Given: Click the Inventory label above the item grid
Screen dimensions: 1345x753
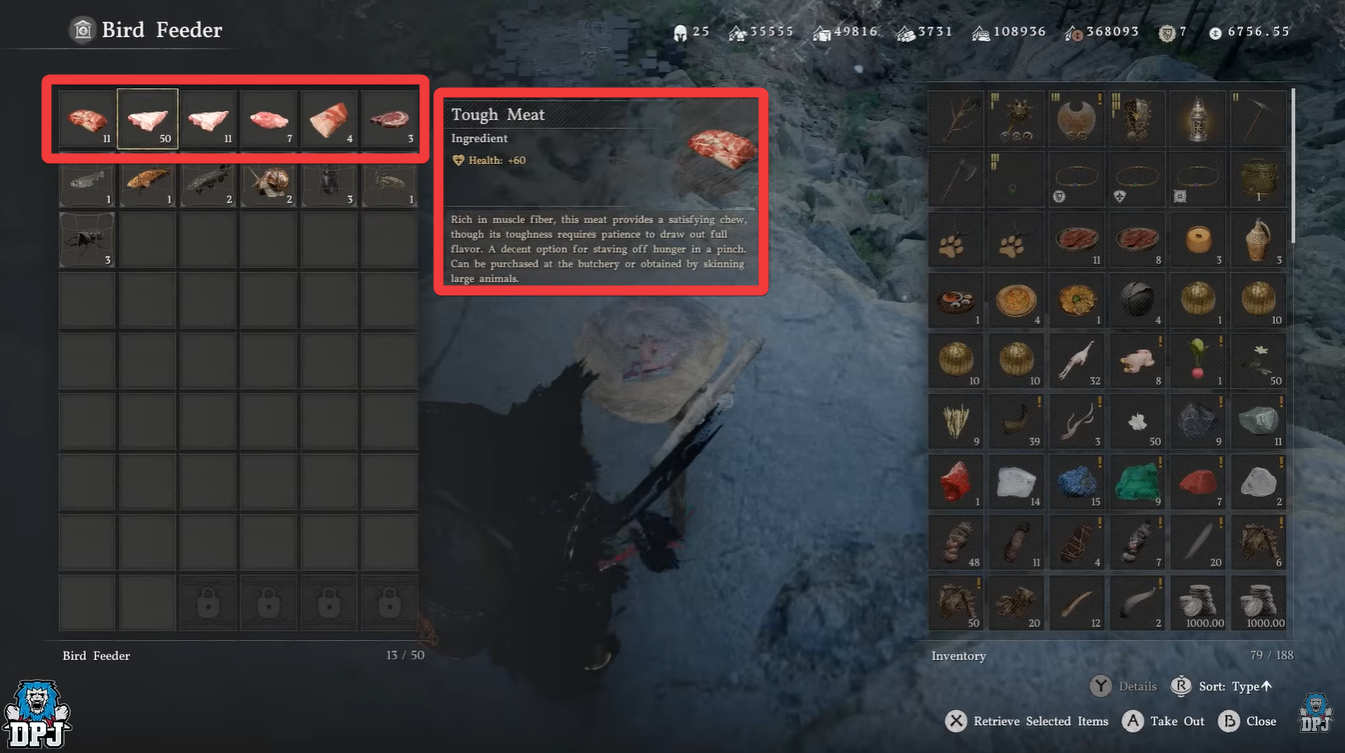Looking at the screenshot, I should tap(958, 655).
